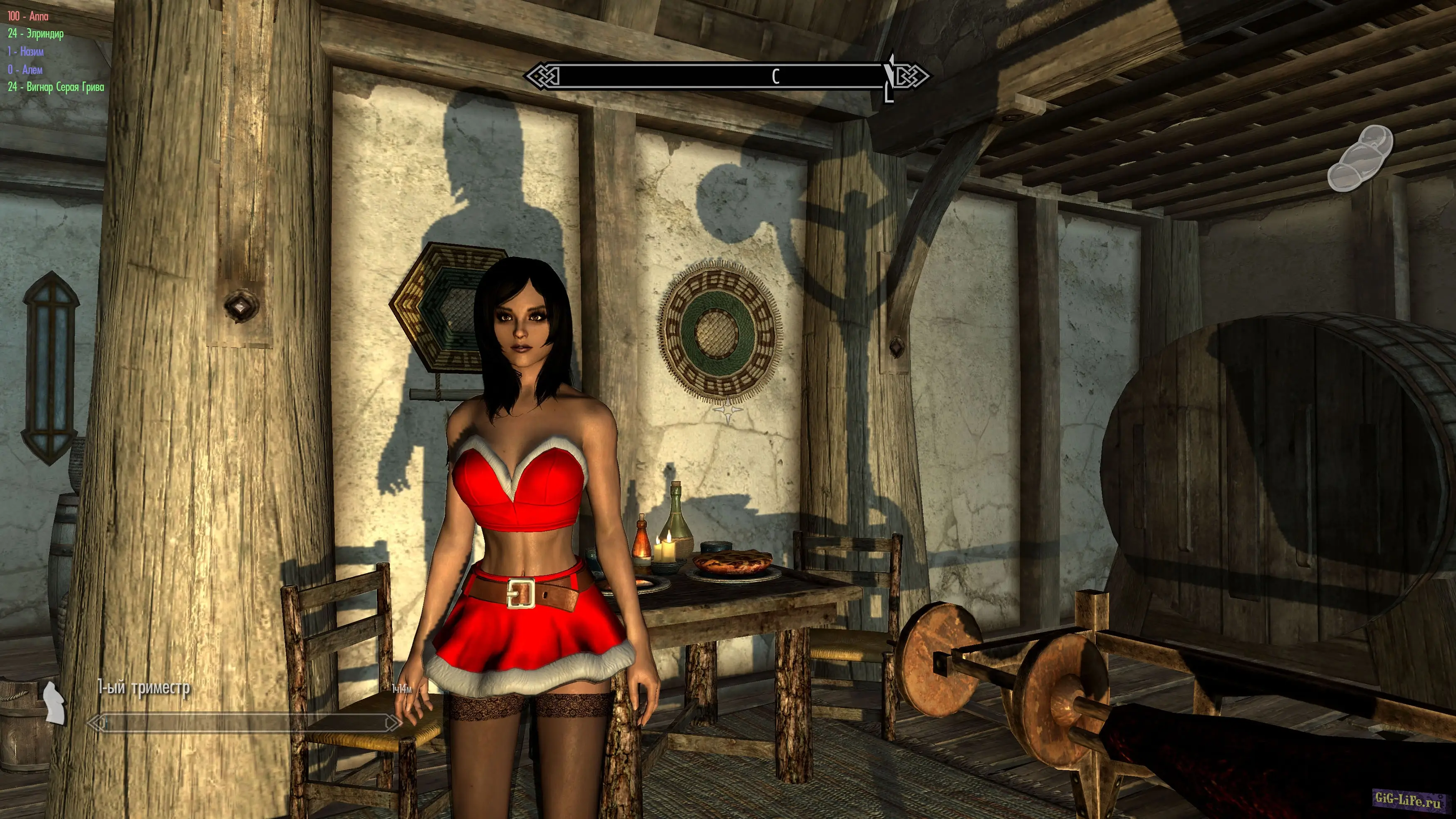Click the Назим entry in the list
The image size is (1456, 819).
point(25,52)
